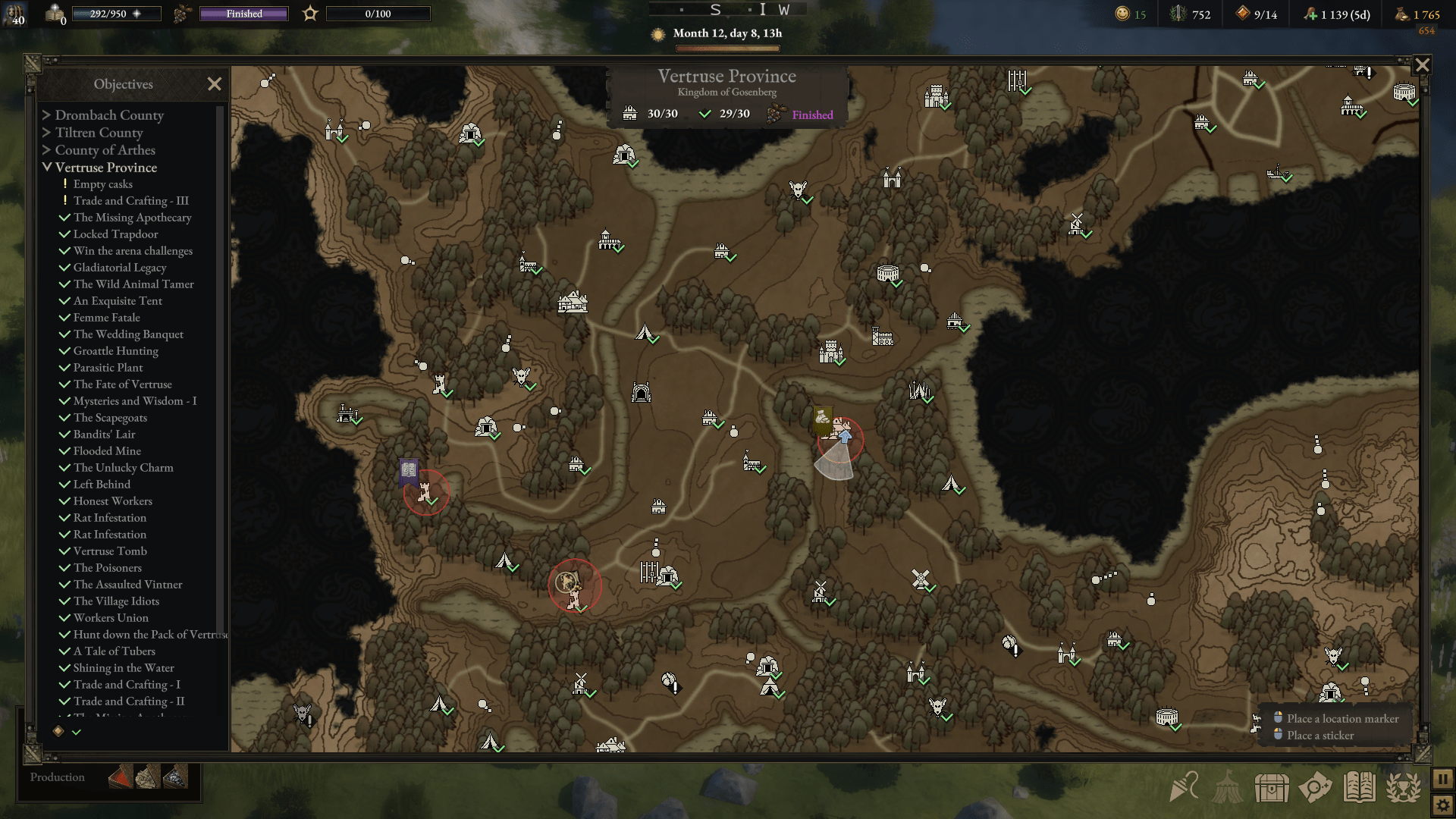The height and width of the screenshot is (819, 1456).
Task: Select The Missing Apothecary objective
Action: pyautogui.click(x=132, y=218)
